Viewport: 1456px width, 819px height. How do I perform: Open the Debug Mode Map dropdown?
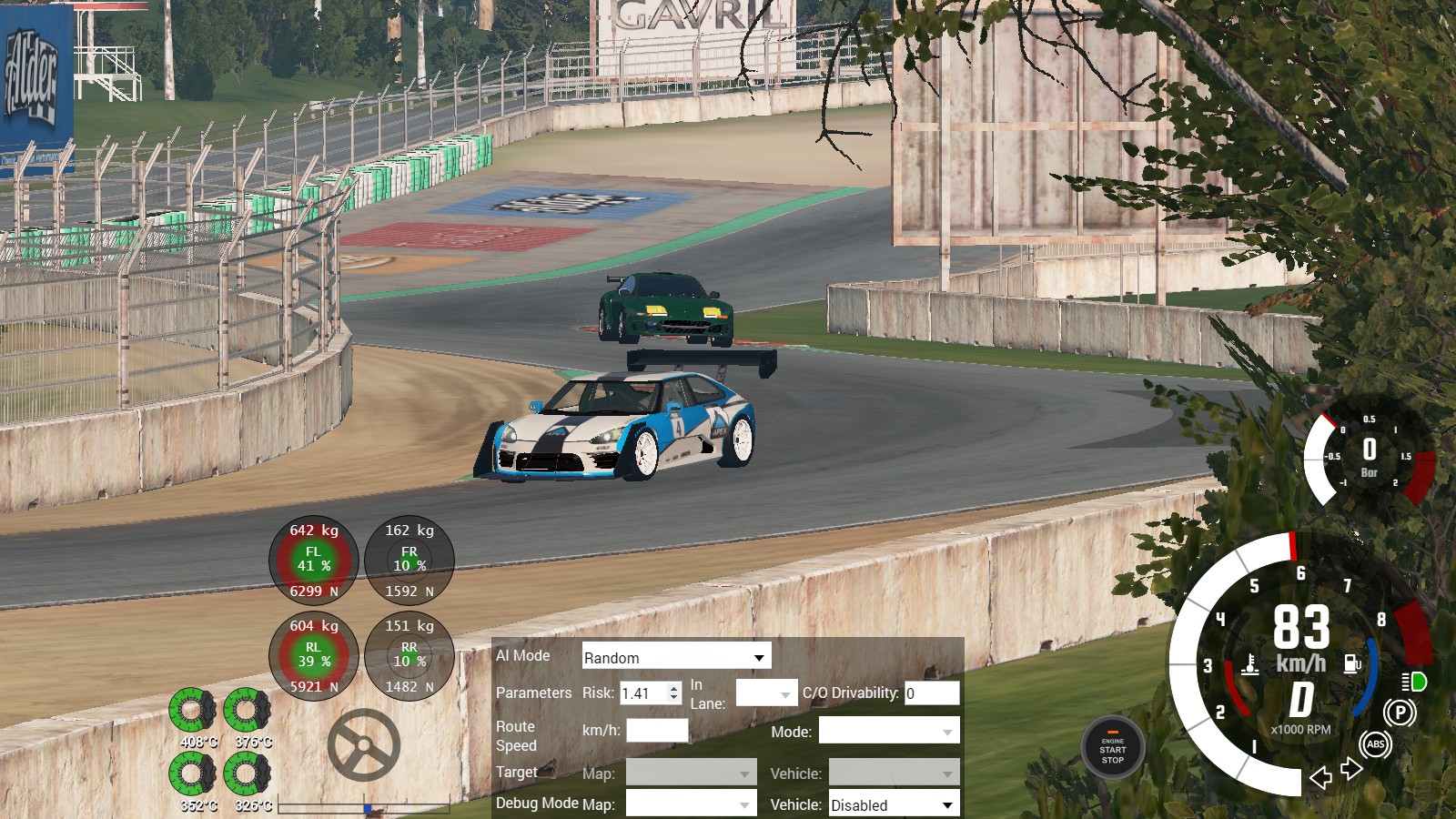pos(691,804)
